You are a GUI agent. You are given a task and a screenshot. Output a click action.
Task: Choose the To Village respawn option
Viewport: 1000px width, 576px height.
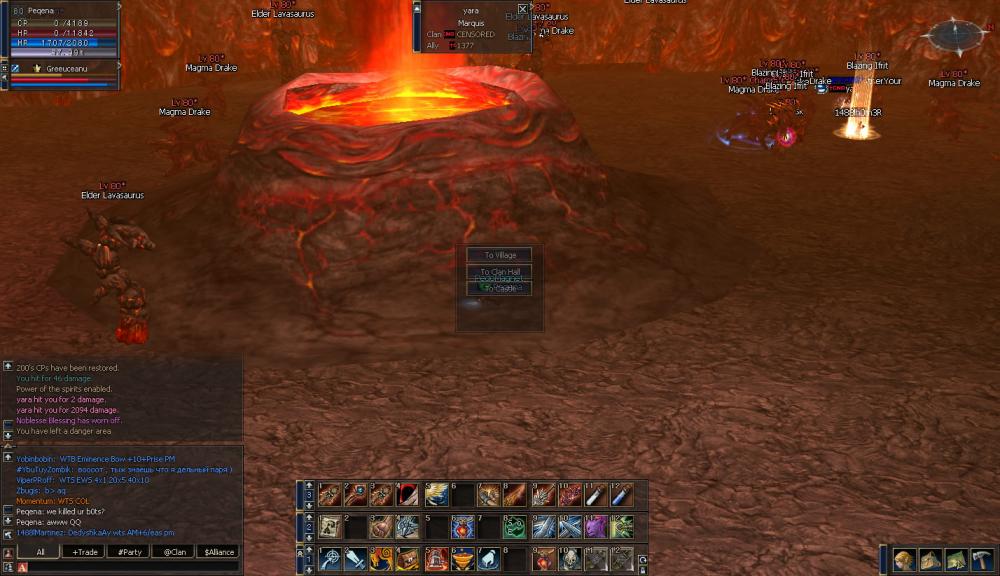point(499,255)
